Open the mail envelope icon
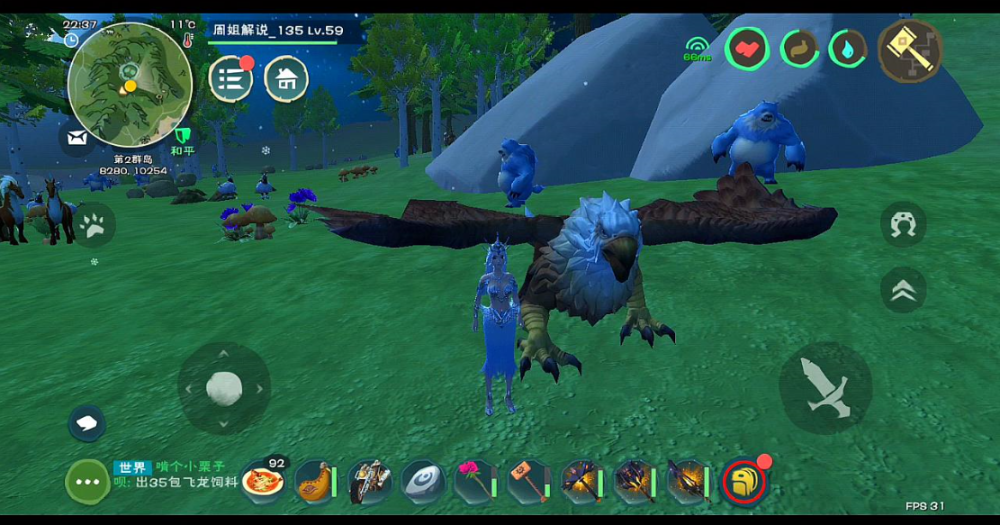Viewport: 1000px width, 525px height. tap(76, 138)
